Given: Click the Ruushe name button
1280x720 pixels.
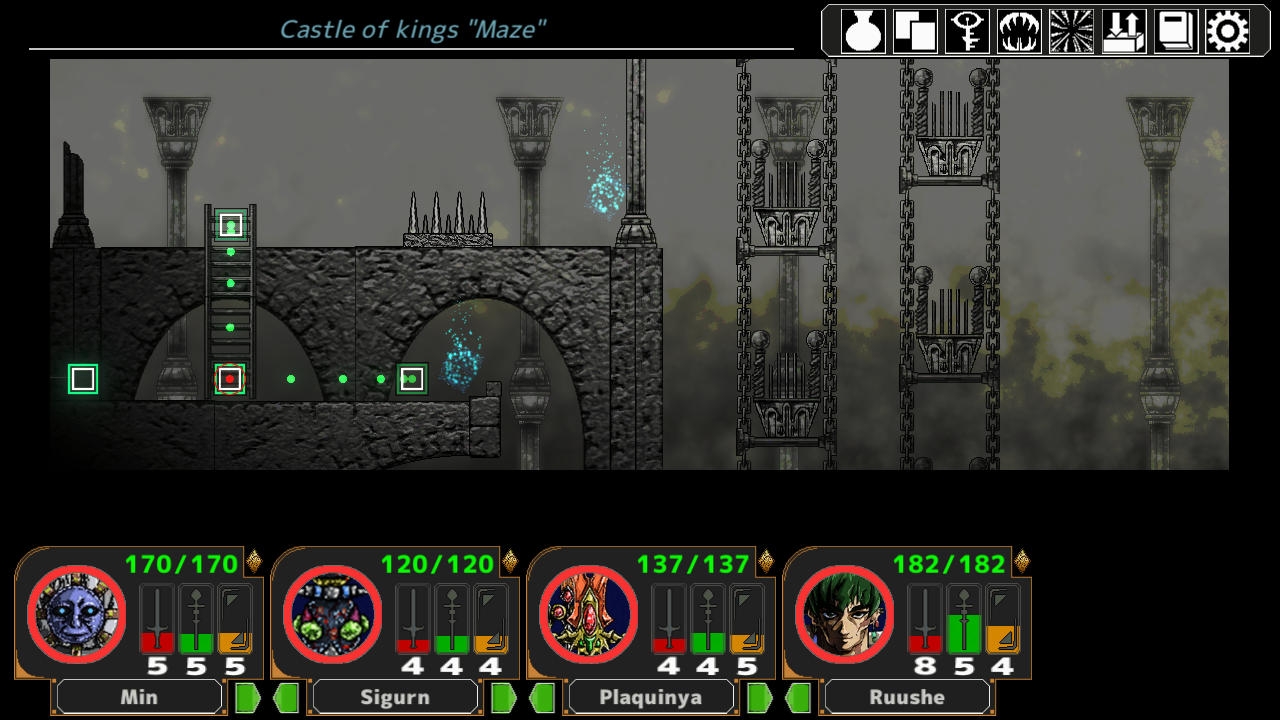Looking at the screenshot, I should tap(907, 697).
